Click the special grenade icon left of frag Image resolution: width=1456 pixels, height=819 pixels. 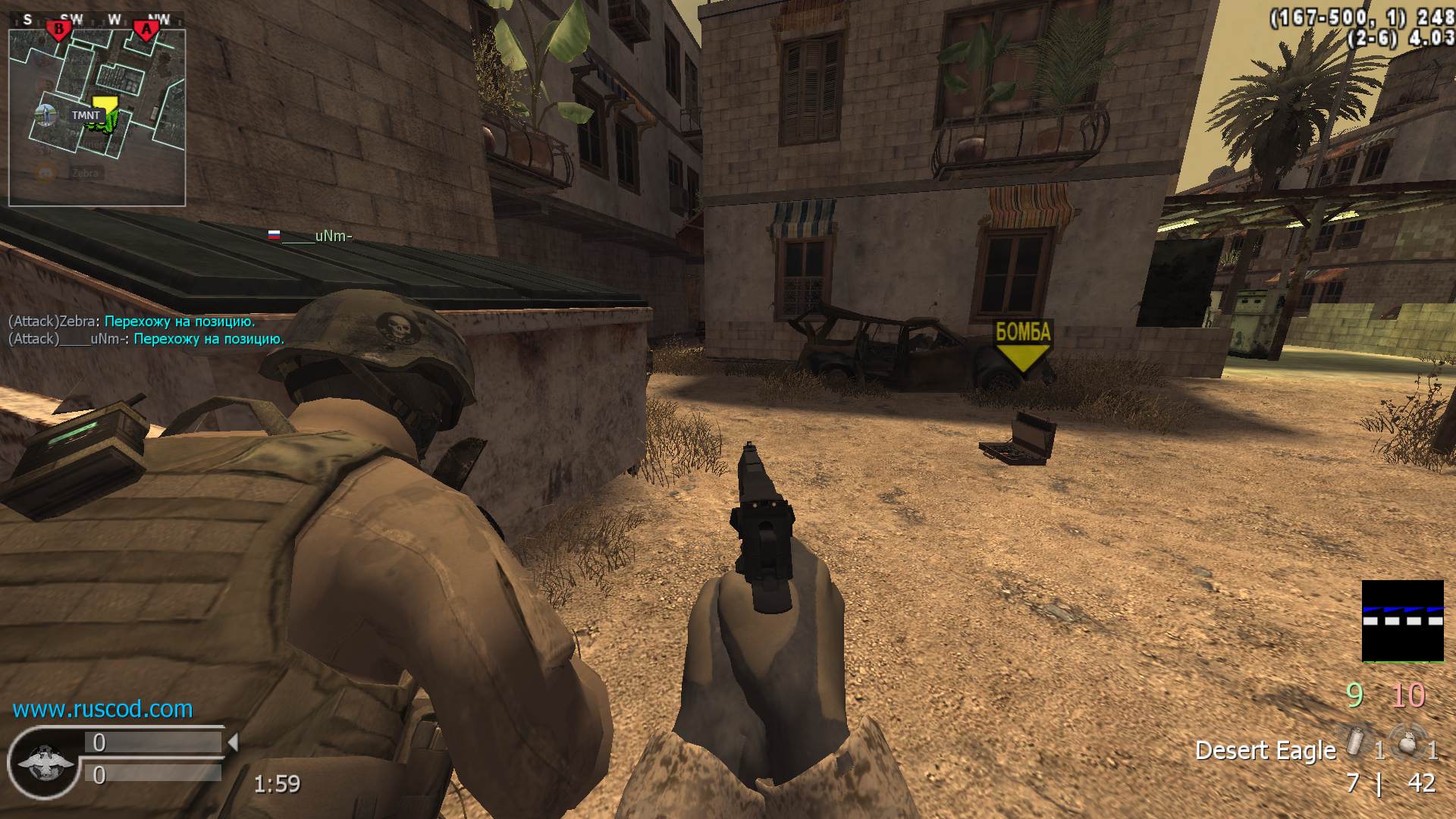tap(1354, 741)
